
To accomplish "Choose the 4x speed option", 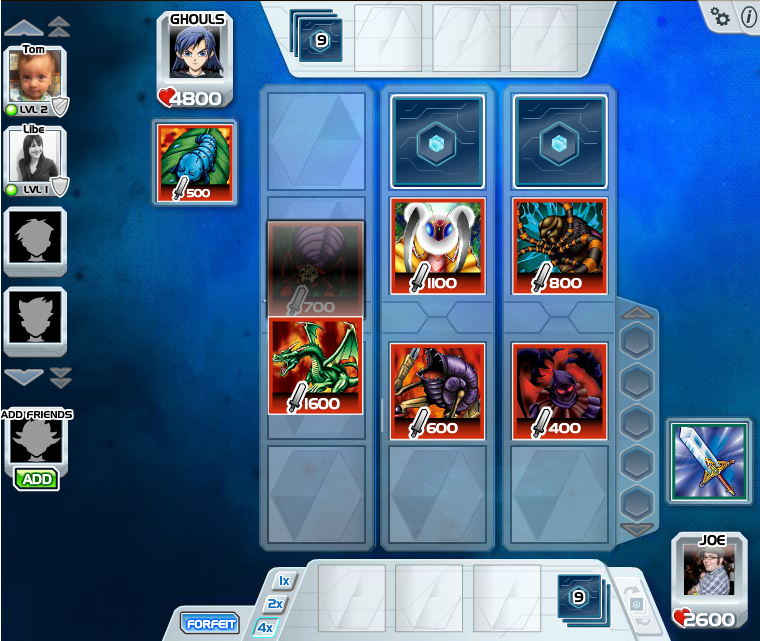I will click(x=265, y=627).
